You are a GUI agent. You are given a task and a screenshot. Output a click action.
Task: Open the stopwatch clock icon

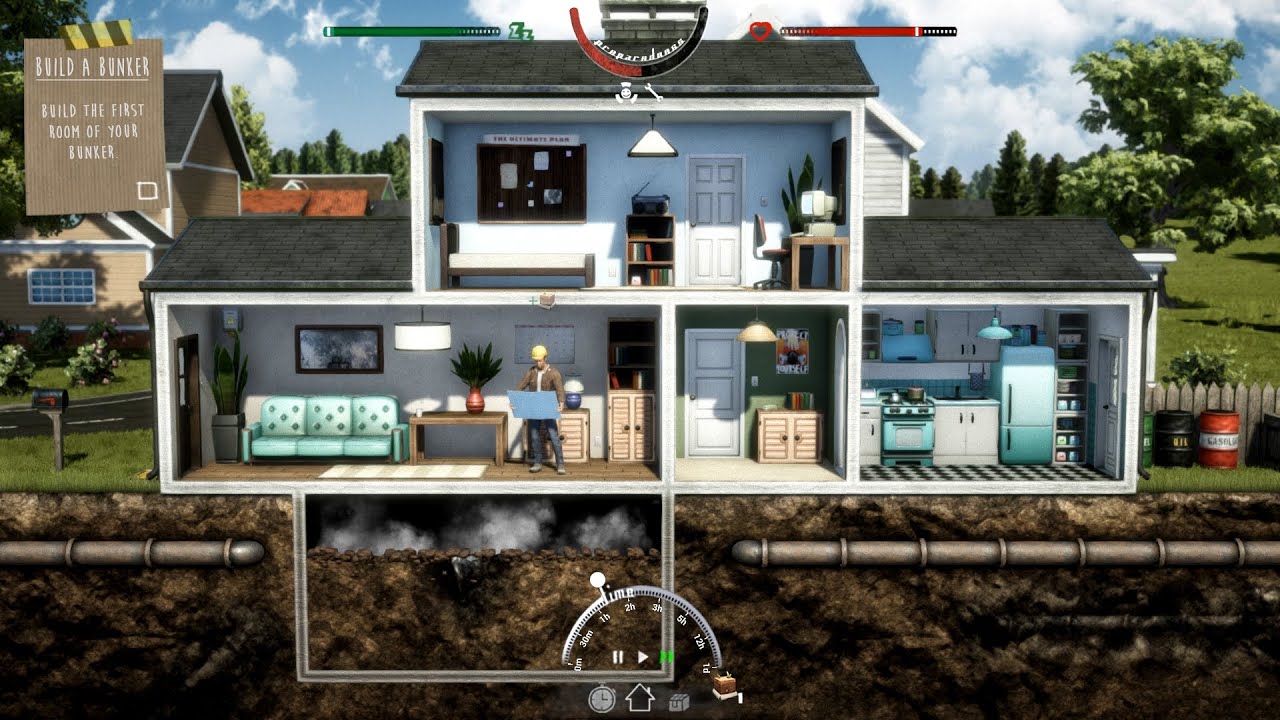coord(601,698)
